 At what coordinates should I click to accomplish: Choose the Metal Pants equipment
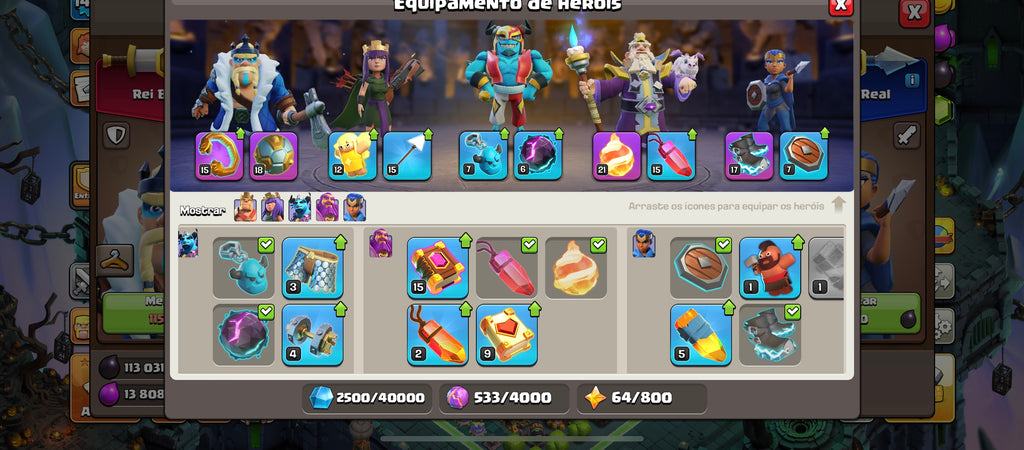coord(312,268)
